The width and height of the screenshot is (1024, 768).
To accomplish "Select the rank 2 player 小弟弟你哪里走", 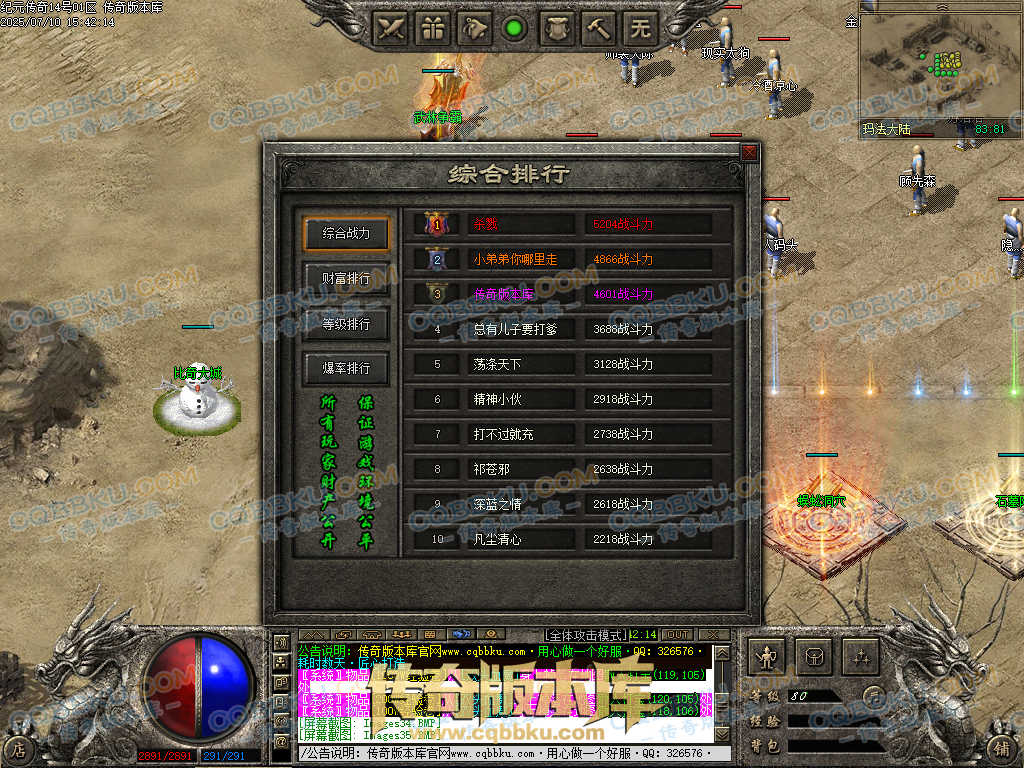I will (515, 259).
